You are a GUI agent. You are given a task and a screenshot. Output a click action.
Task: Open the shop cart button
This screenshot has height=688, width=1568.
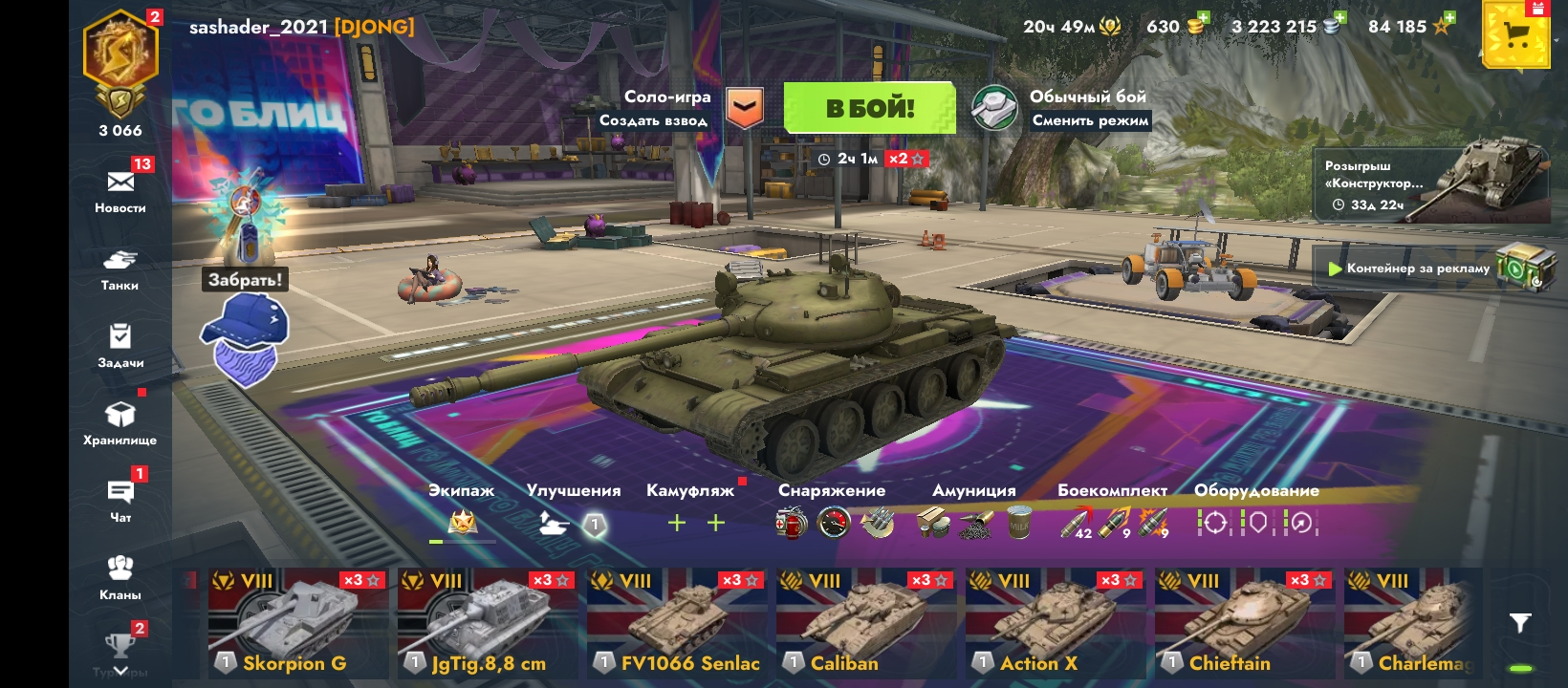click(x=1515, y=35)
